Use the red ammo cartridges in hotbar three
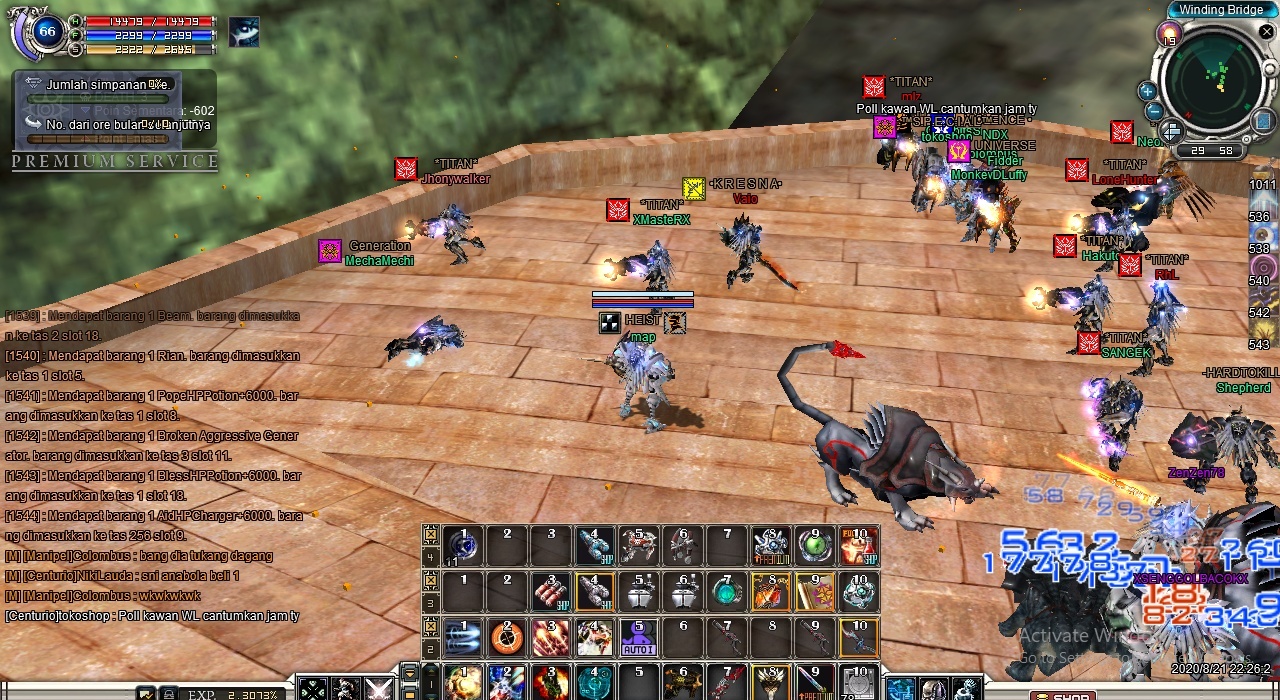This screenshot has width=1280, height=700. point(550,592)
